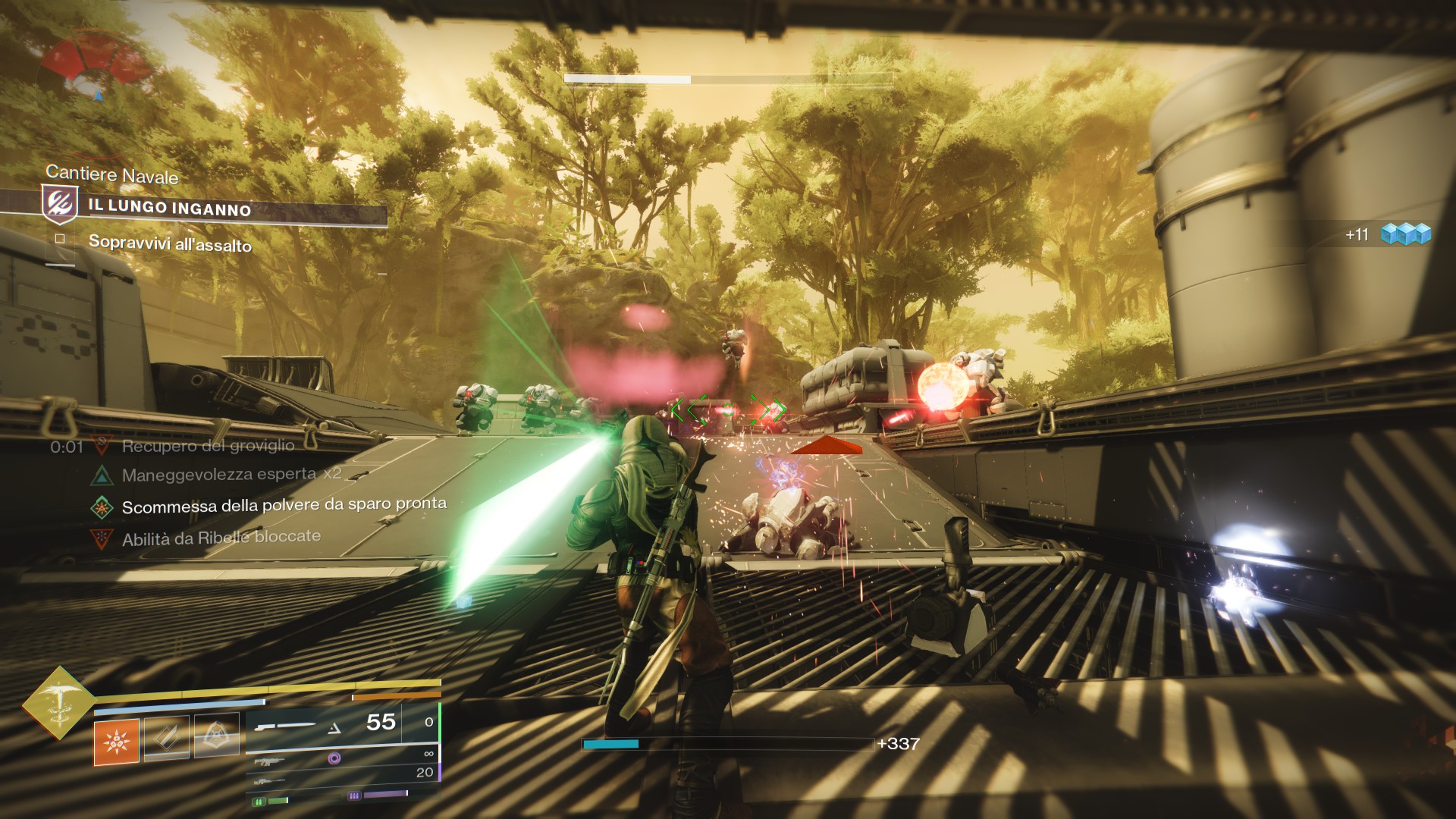Click the class ability dodge icon
Screen dimensions: 1456x819
[x=217, y=733]
